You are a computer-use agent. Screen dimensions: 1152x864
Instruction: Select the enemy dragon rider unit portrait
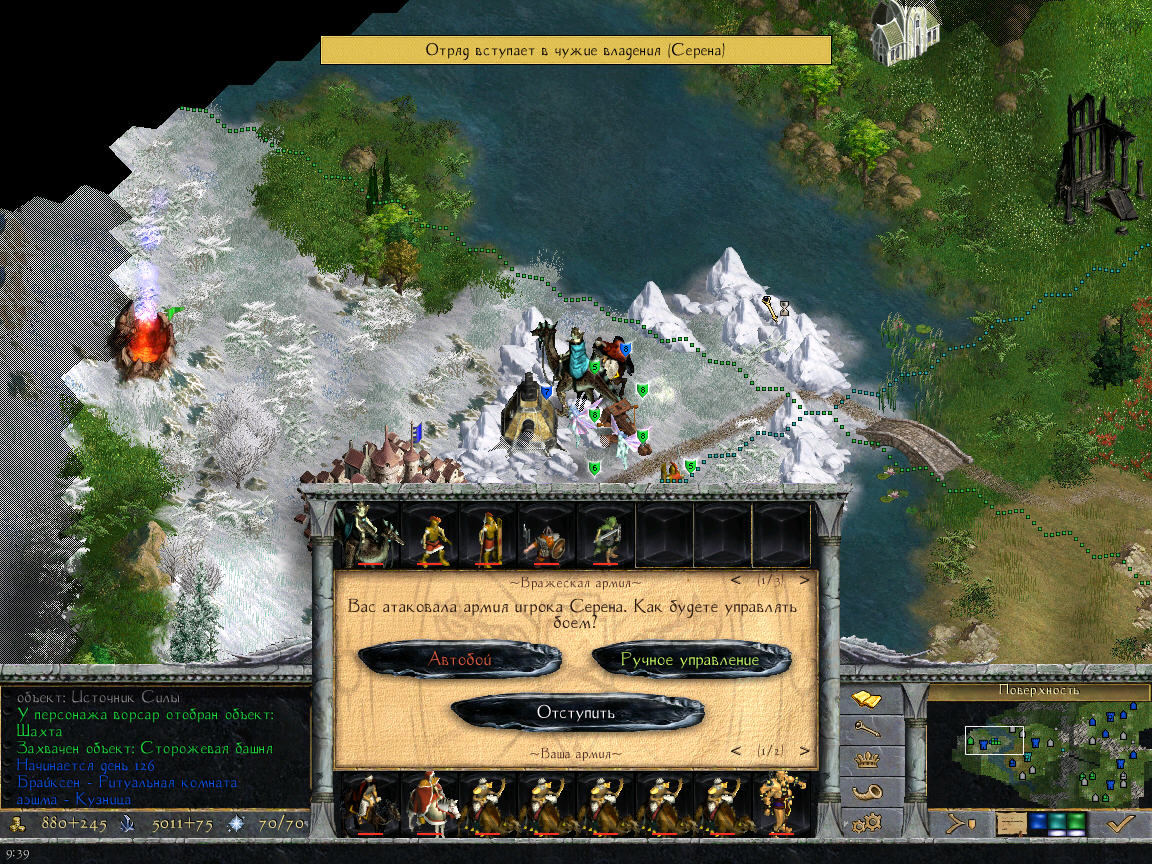[x=365, y=535]
